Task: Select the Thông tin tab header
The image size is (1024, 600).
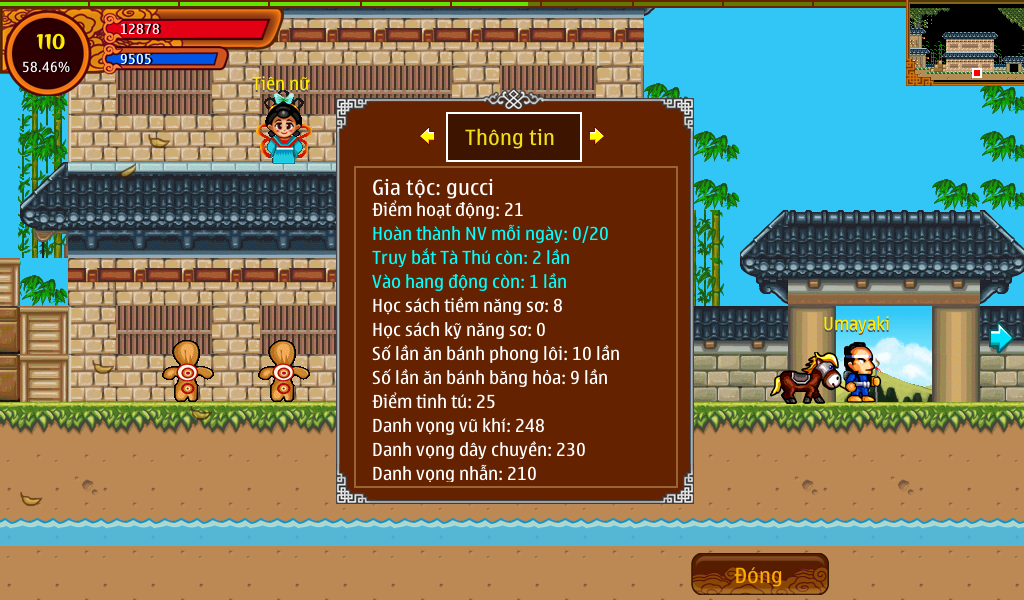Action: click(x=513, y=137)
